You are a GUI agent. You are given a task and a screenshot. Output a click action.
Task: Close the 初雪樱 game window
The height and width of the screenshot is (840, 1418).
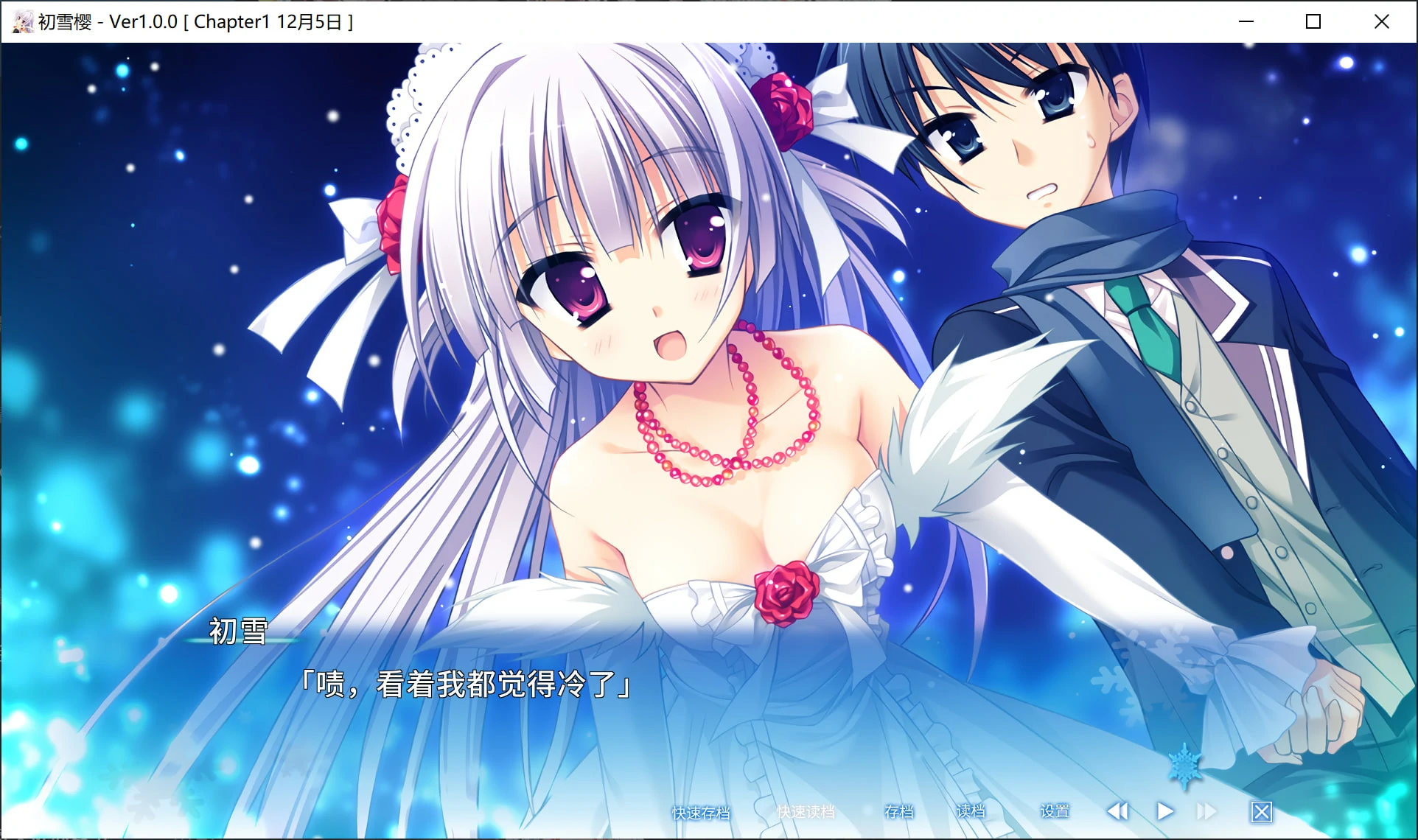coord(1381,21)
